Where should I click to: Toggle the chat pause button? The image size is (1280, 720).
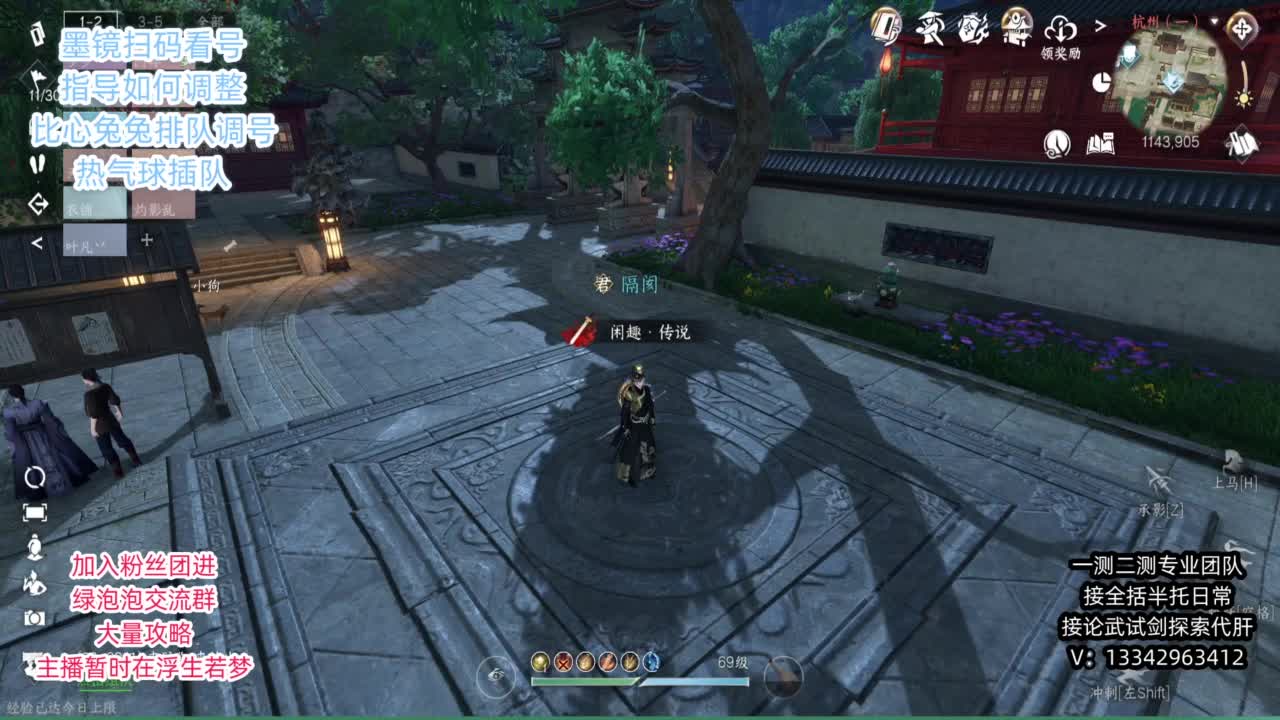click(39, 165)
